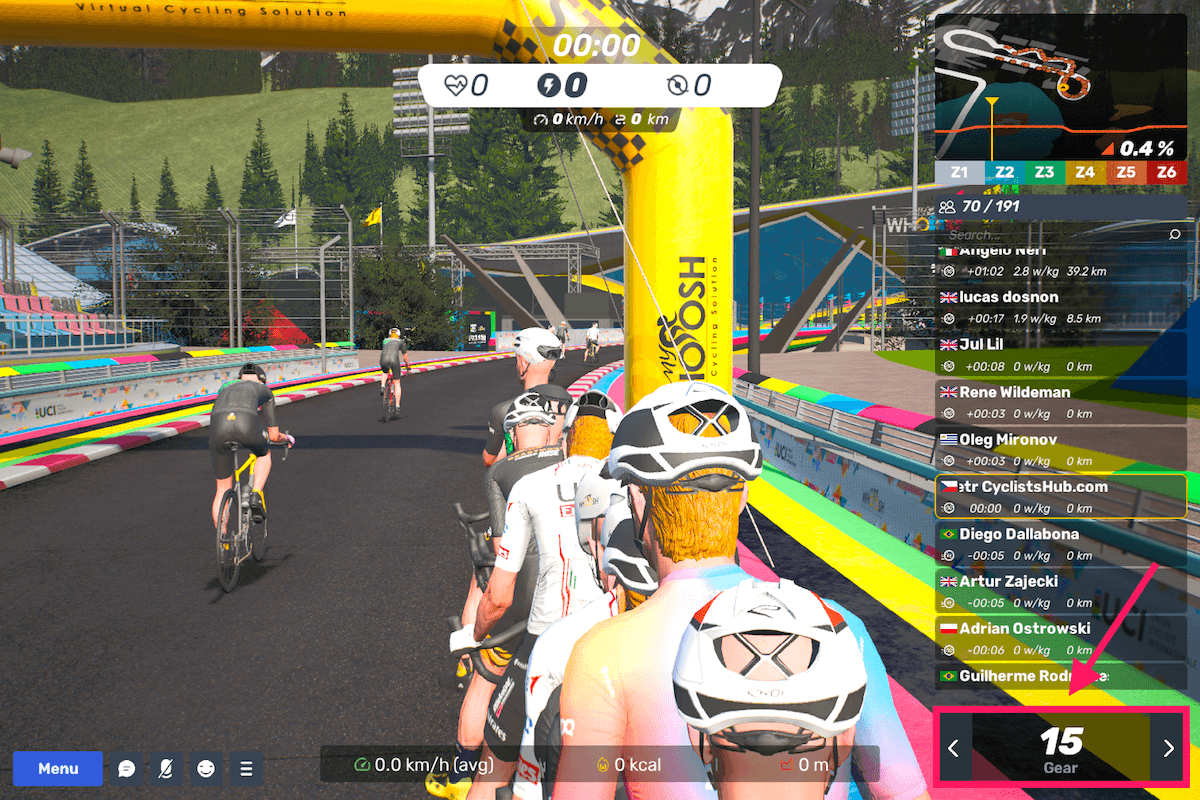Open the emoji reactions icon
The image size is (1200, 800).
point(206,768)
